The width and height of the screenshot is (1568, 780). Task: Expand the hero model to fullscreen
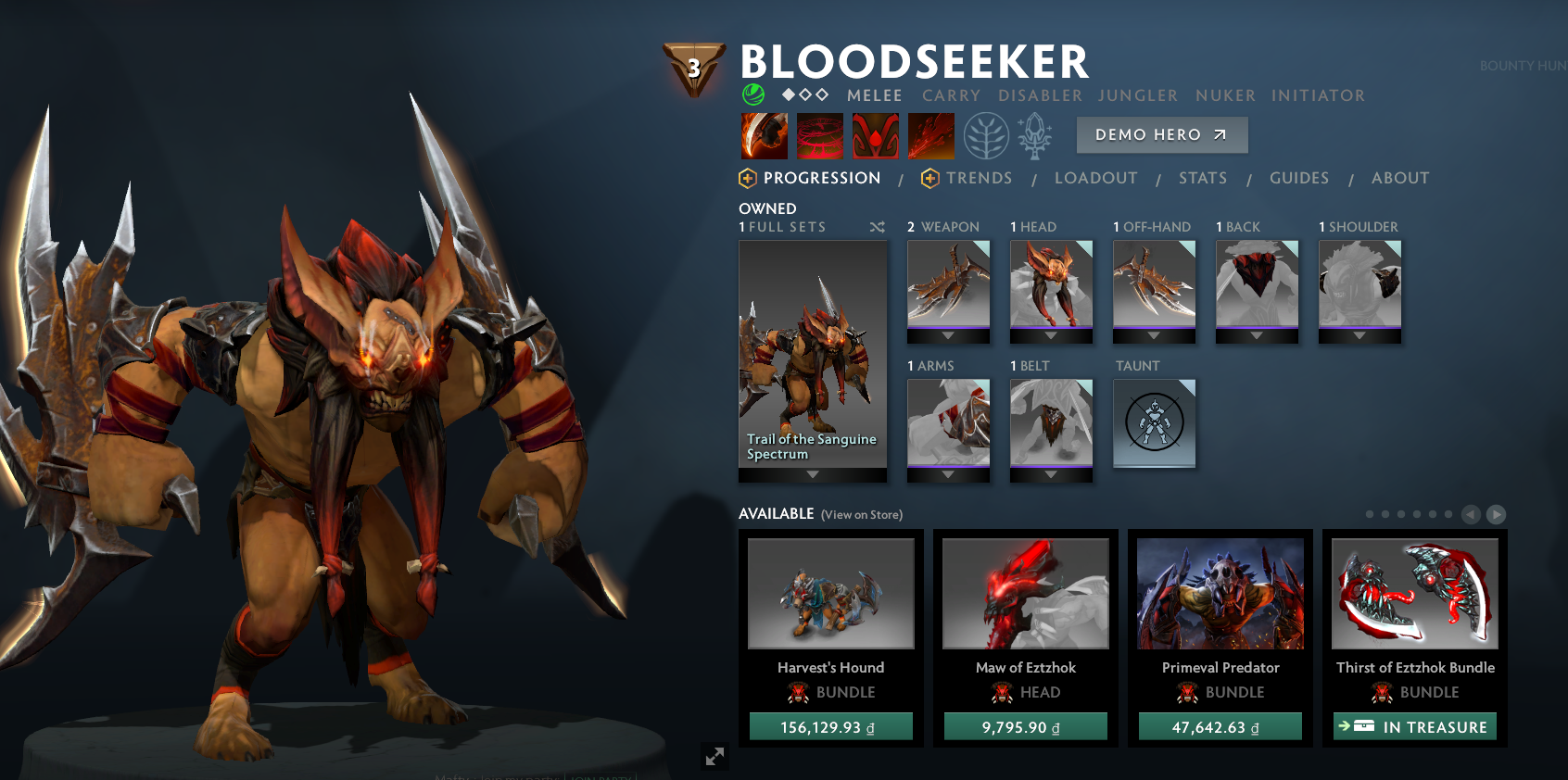pyautogui.click(x=714, y=756)
